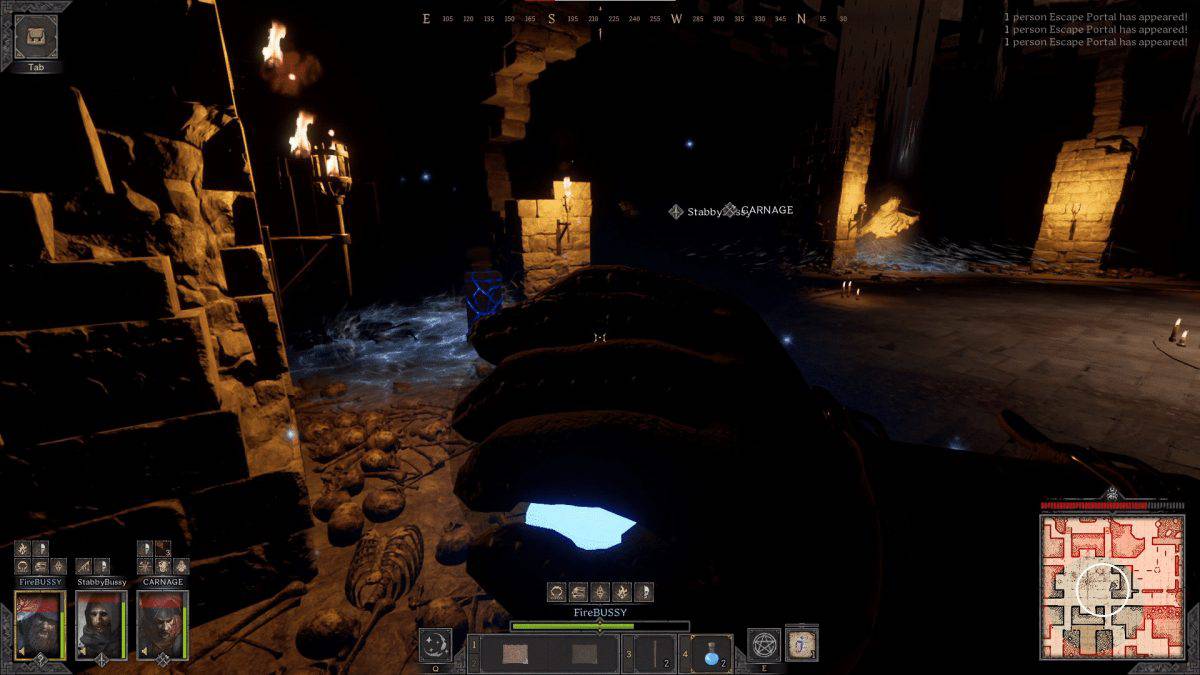Click the dungeon minimap
Screen dimensions: 1200x675
tap(1111, 586)
